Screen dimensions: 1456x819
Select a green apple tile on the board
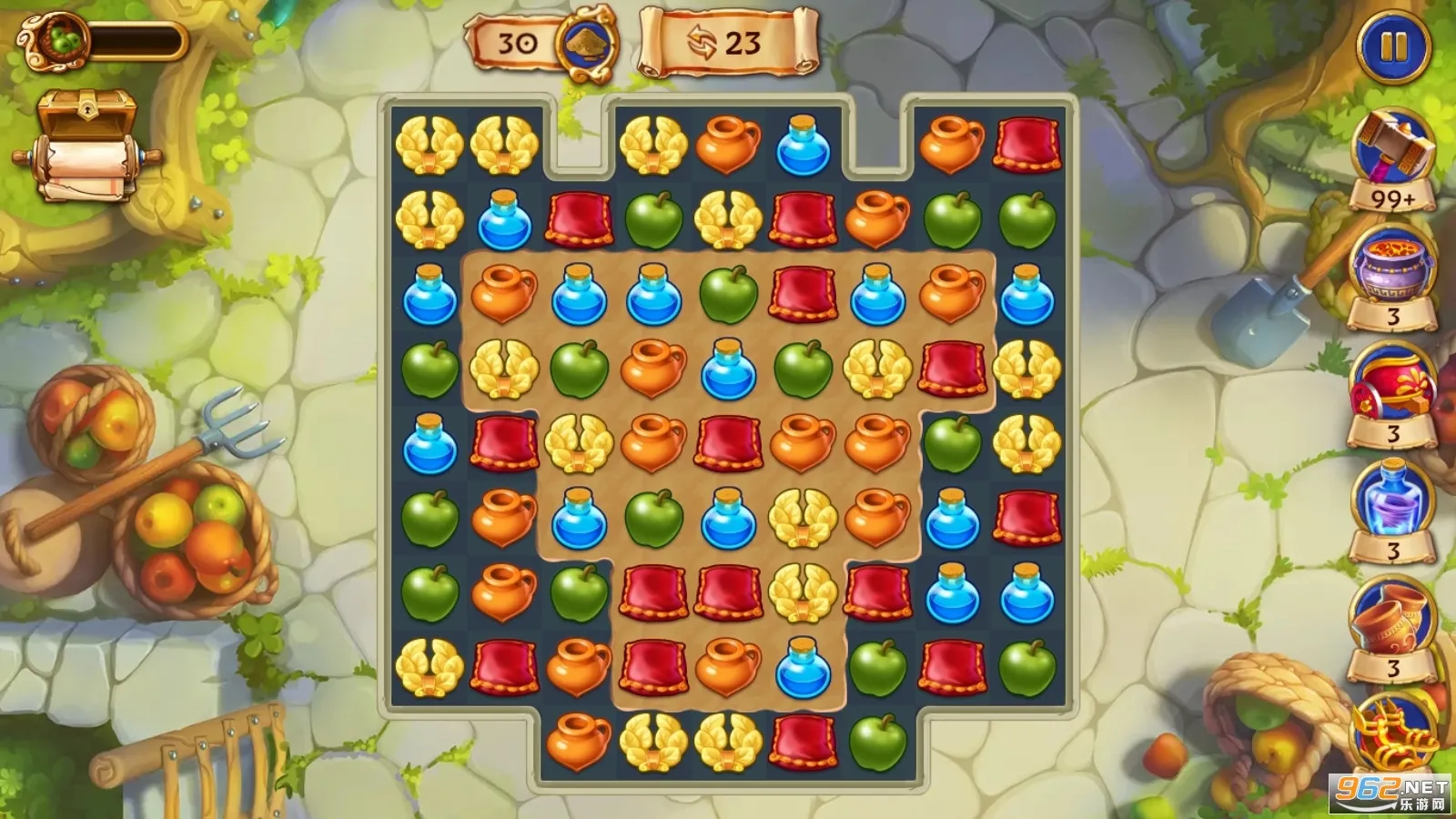coord(652,221)
